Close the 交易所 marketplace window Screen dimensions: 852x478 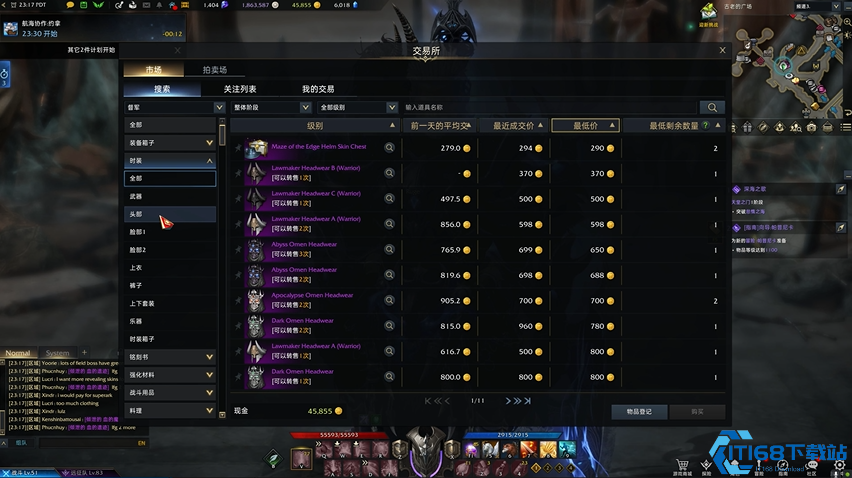click(723, 50)
